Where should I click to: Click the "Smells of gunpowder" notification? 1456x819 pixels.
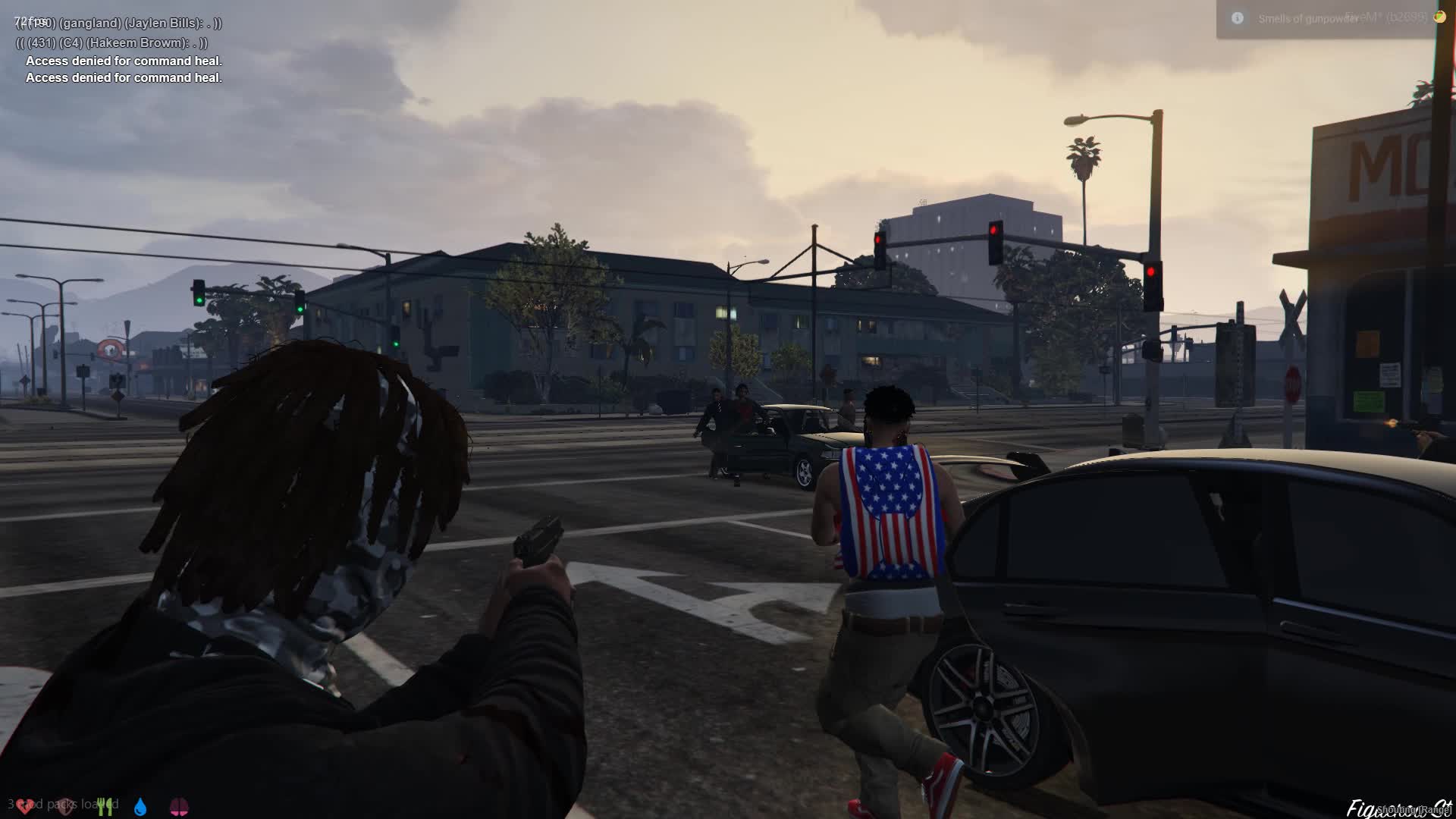(1307, 19)
